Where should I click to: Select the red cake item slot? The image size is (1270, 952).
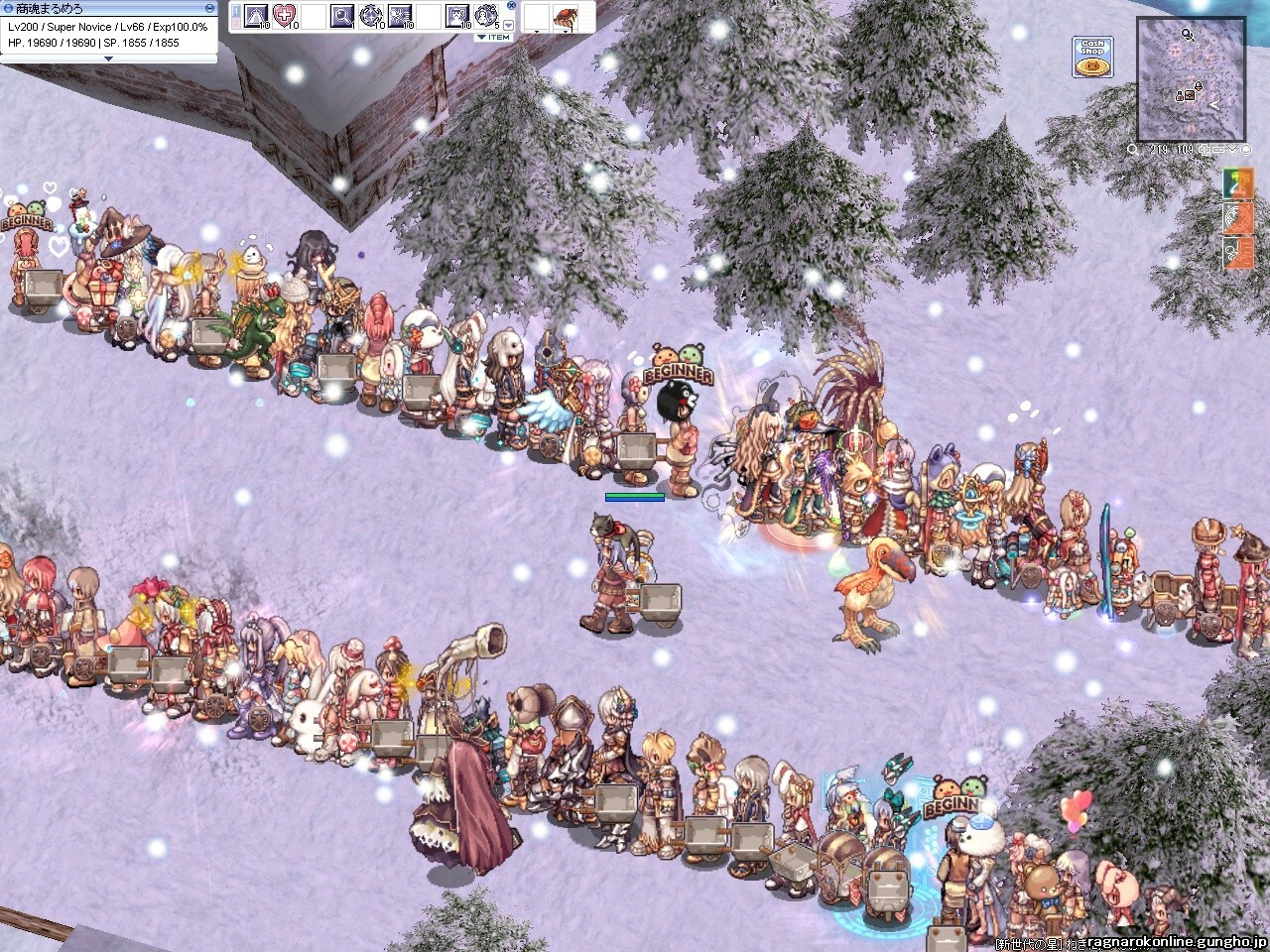(567, 16)
